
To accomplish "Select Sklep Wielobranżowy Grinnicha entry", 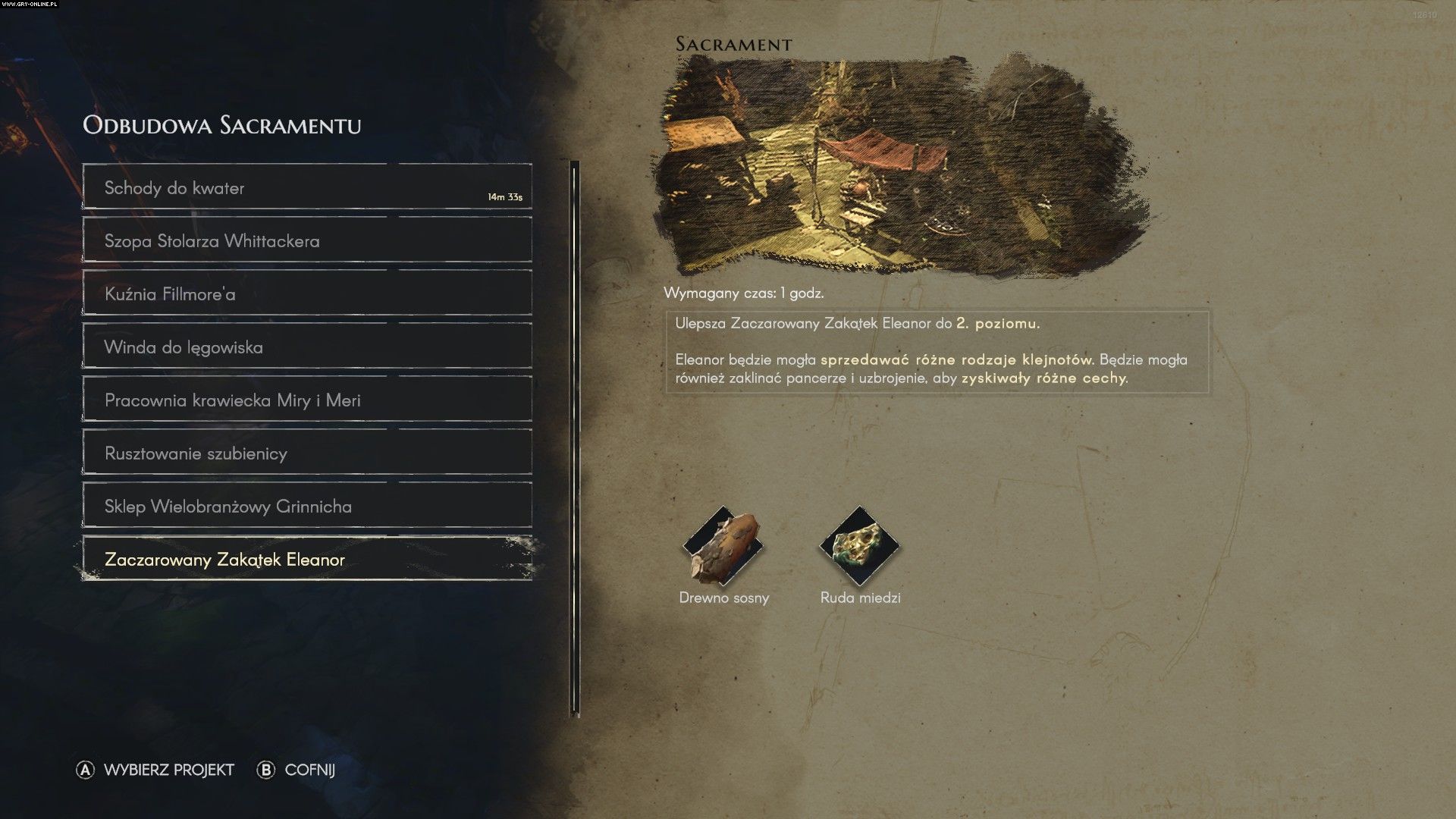I will click(307, 506).
